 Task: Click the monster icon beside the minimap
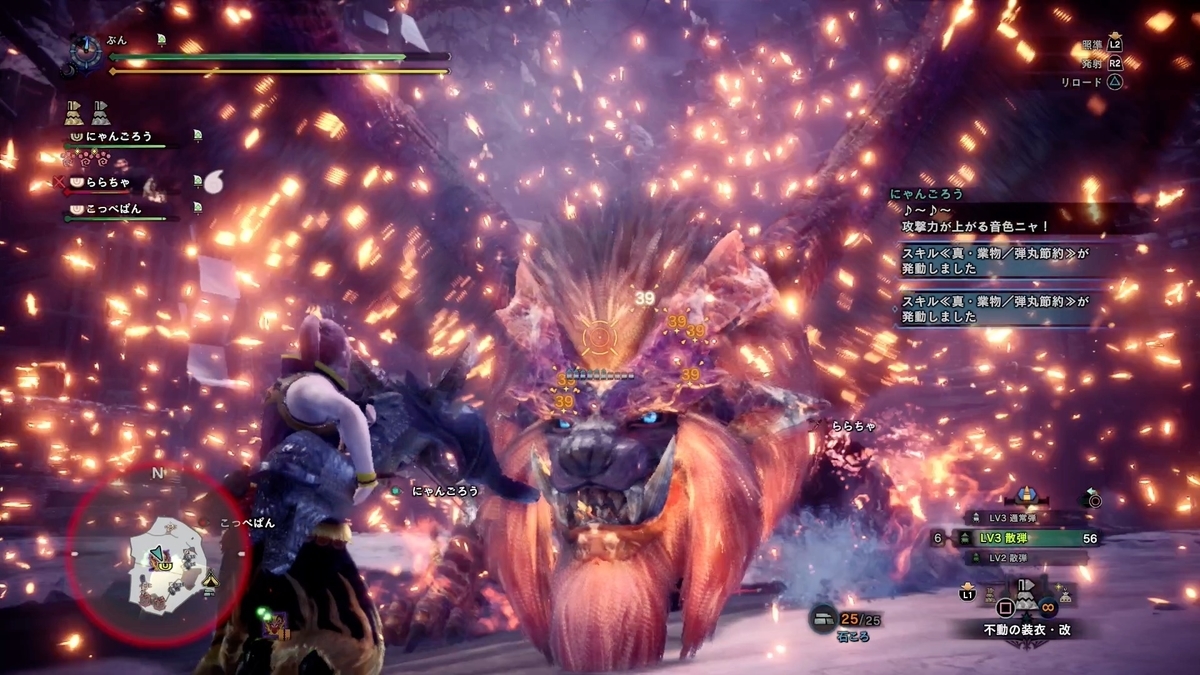tap(276, 626)
